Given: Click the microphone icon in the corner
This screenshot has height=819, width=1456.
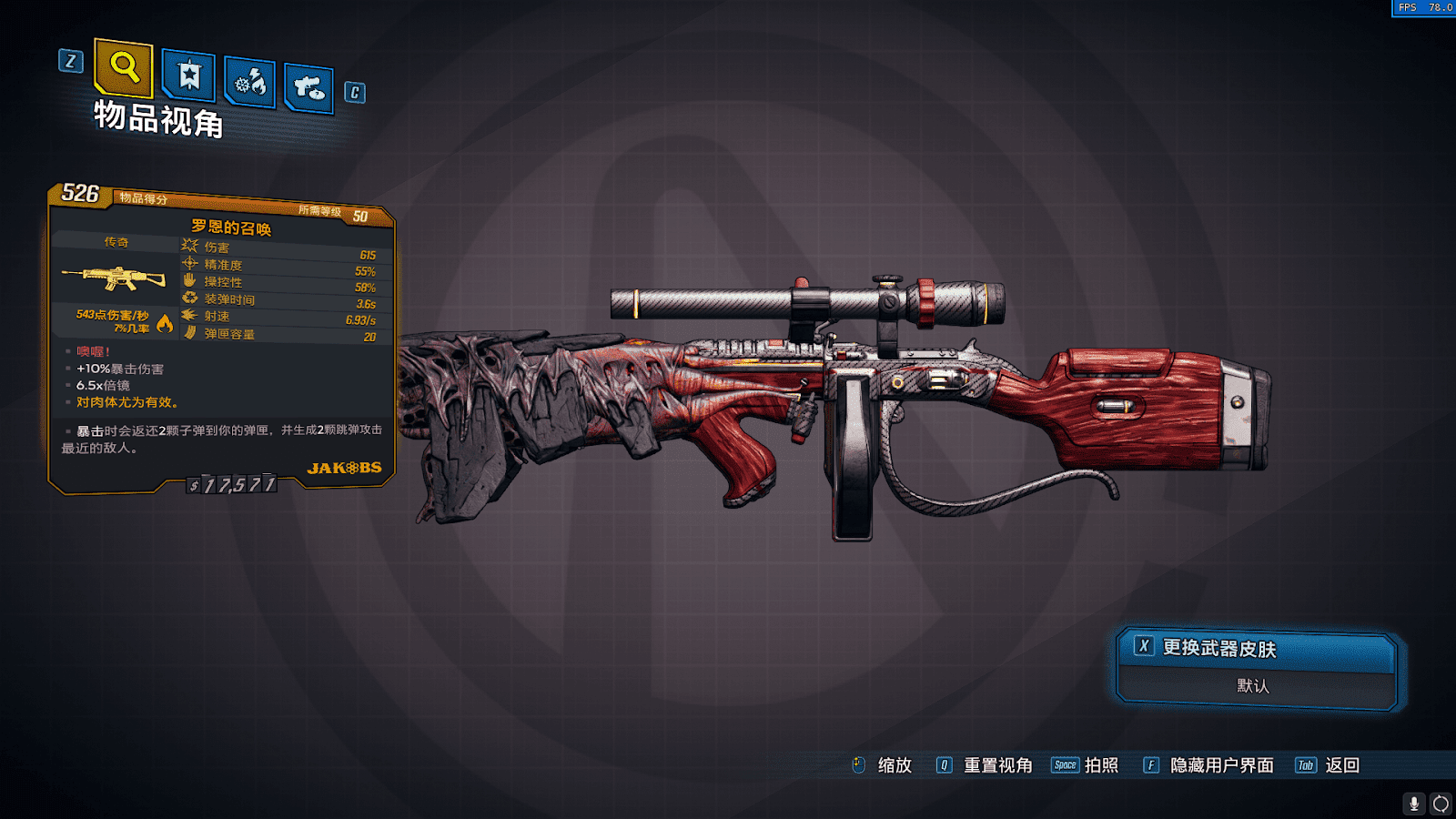Looking at the screenshot, I should point(1413,804).
